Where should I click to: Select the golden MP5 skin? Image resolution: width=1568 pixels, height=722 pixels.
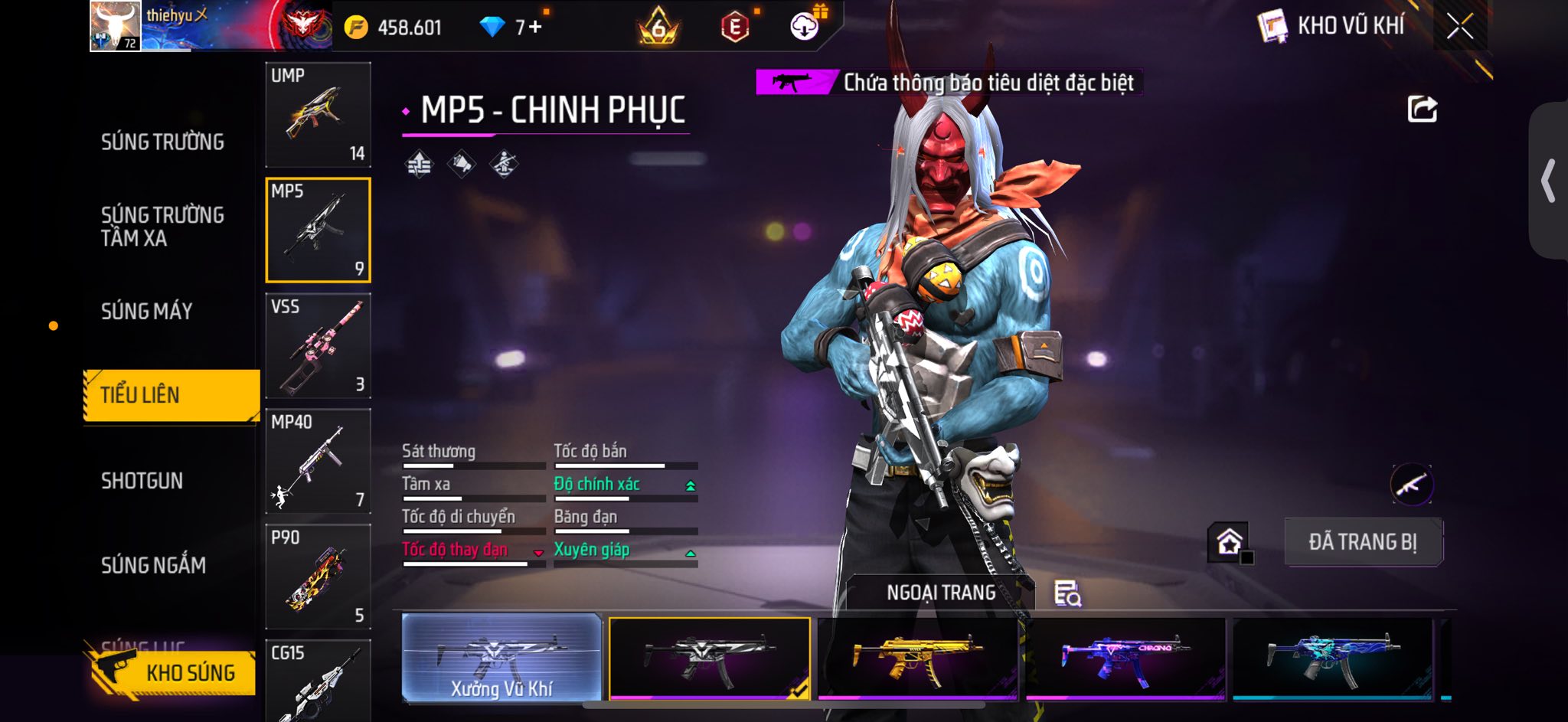pyautogui.click(x=917, y=658)
